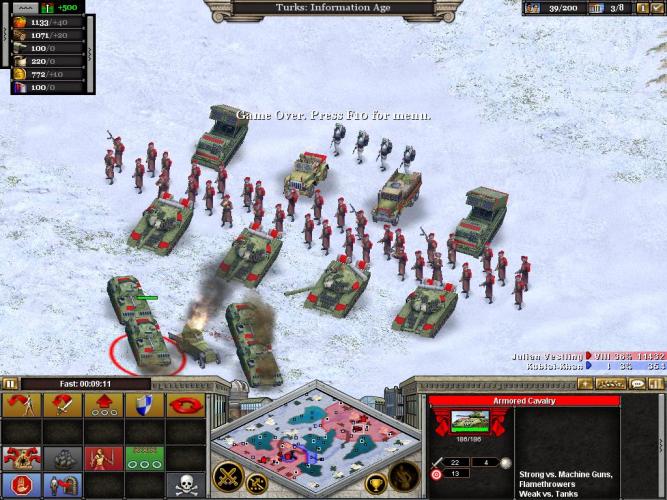Select the green formation icon with circles
Image resolution: width=667 pixels, height=500 pixels.
pyautogui.click(x=141, y=458)
